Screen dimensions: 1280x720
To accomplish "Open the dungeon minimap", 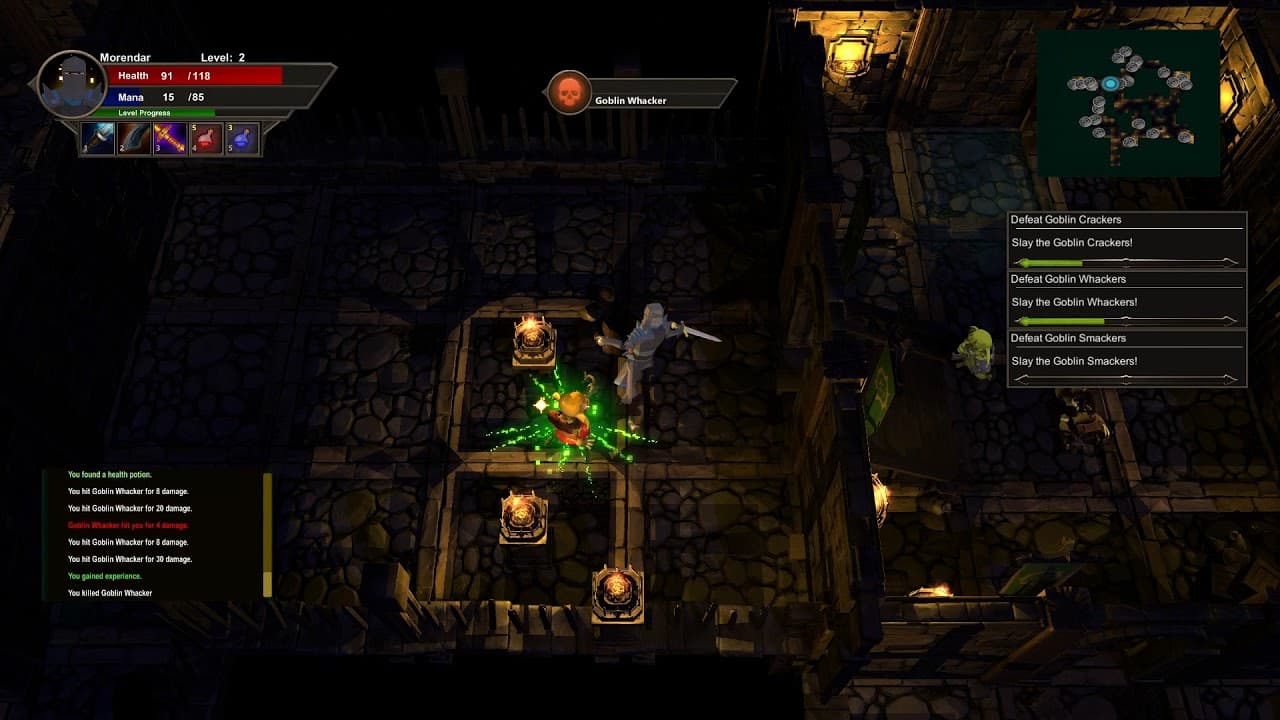I will point(1128,103).
